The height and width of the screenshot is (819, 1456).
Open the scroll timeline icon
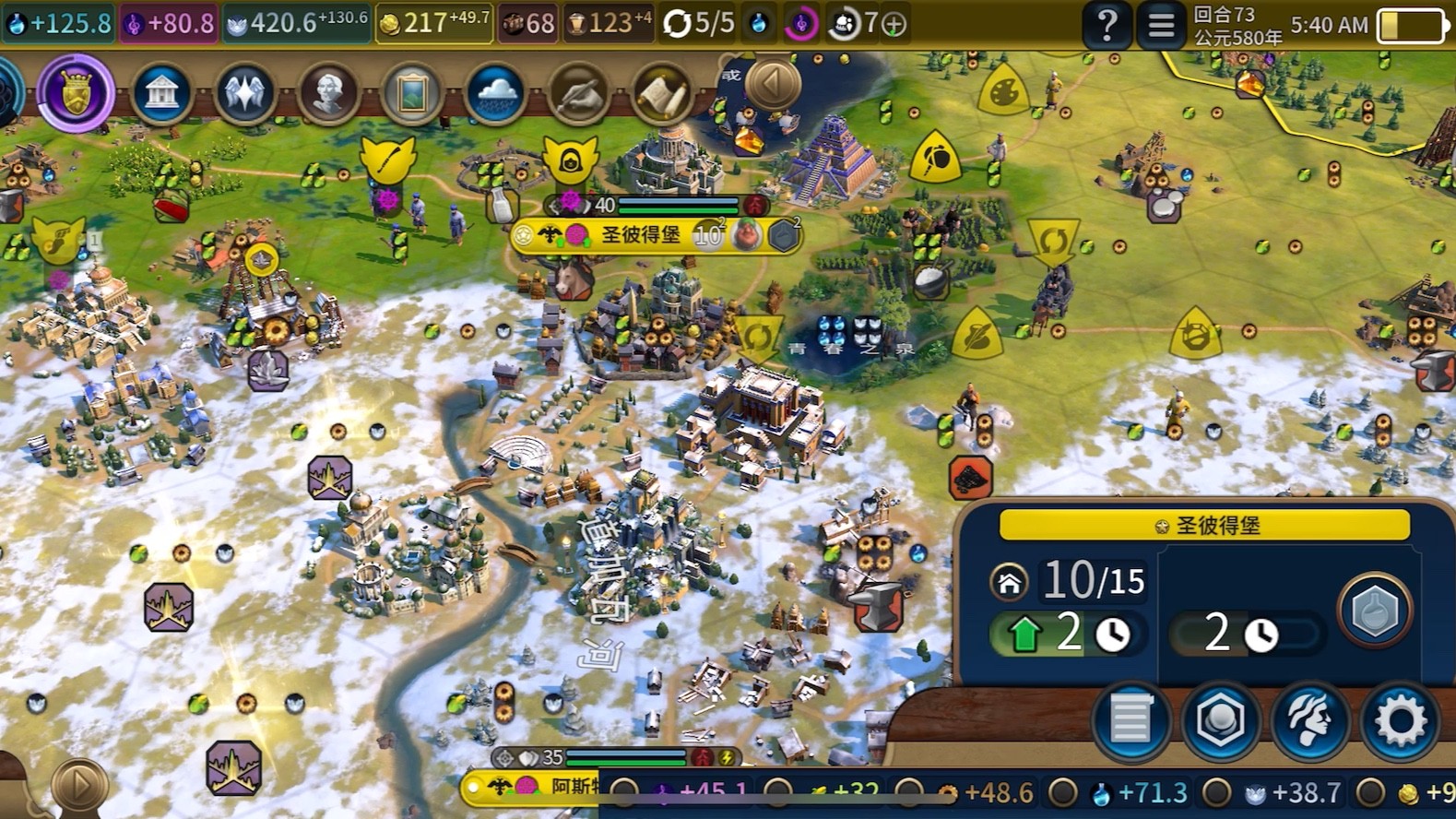click(661, 93)
